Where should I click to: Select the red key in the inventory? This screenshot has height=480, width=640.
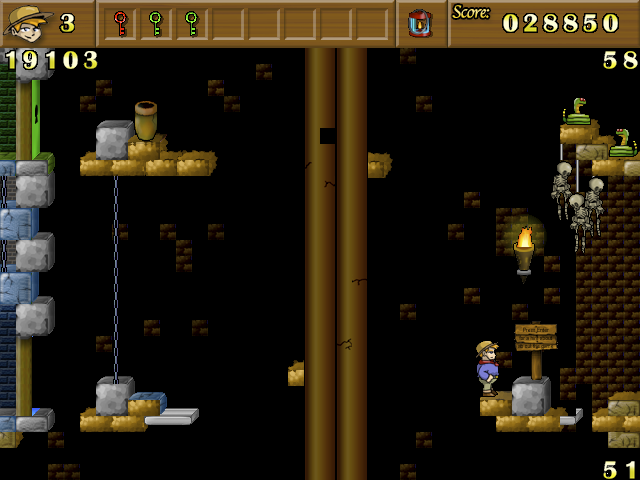click(120, 22)
